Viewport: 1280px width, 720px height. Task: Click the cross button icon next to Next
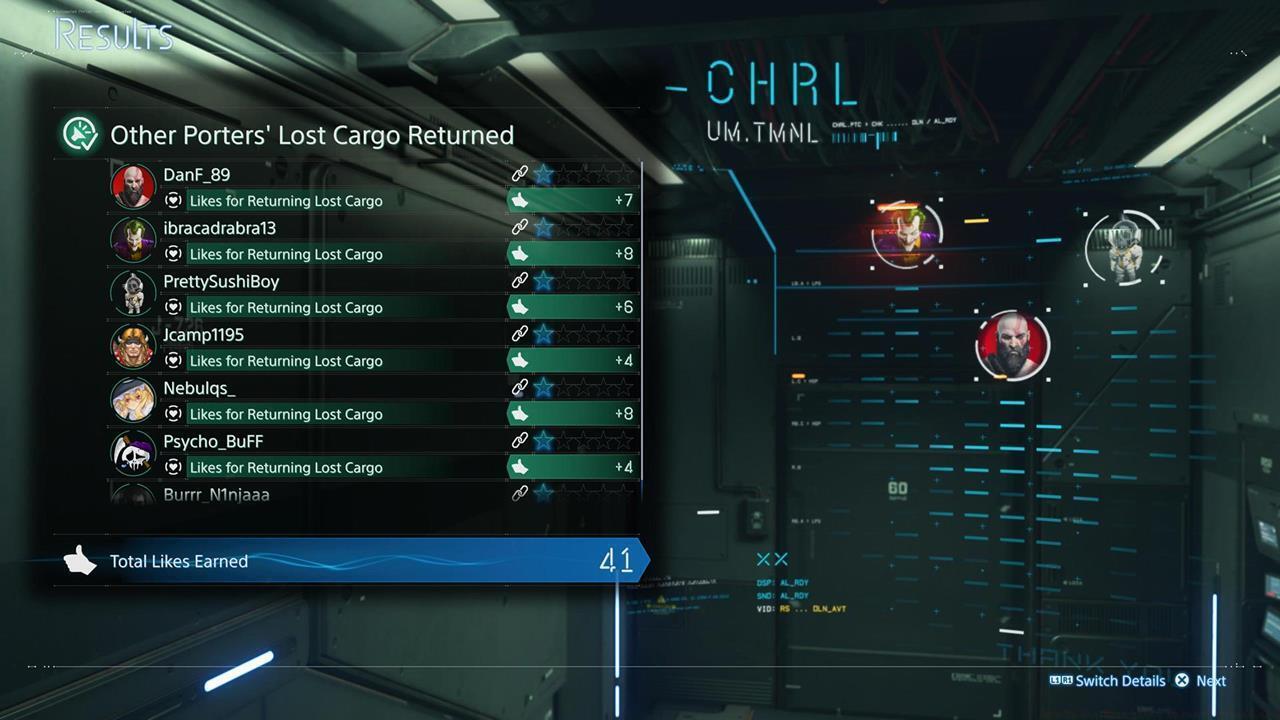point(1182,681)
